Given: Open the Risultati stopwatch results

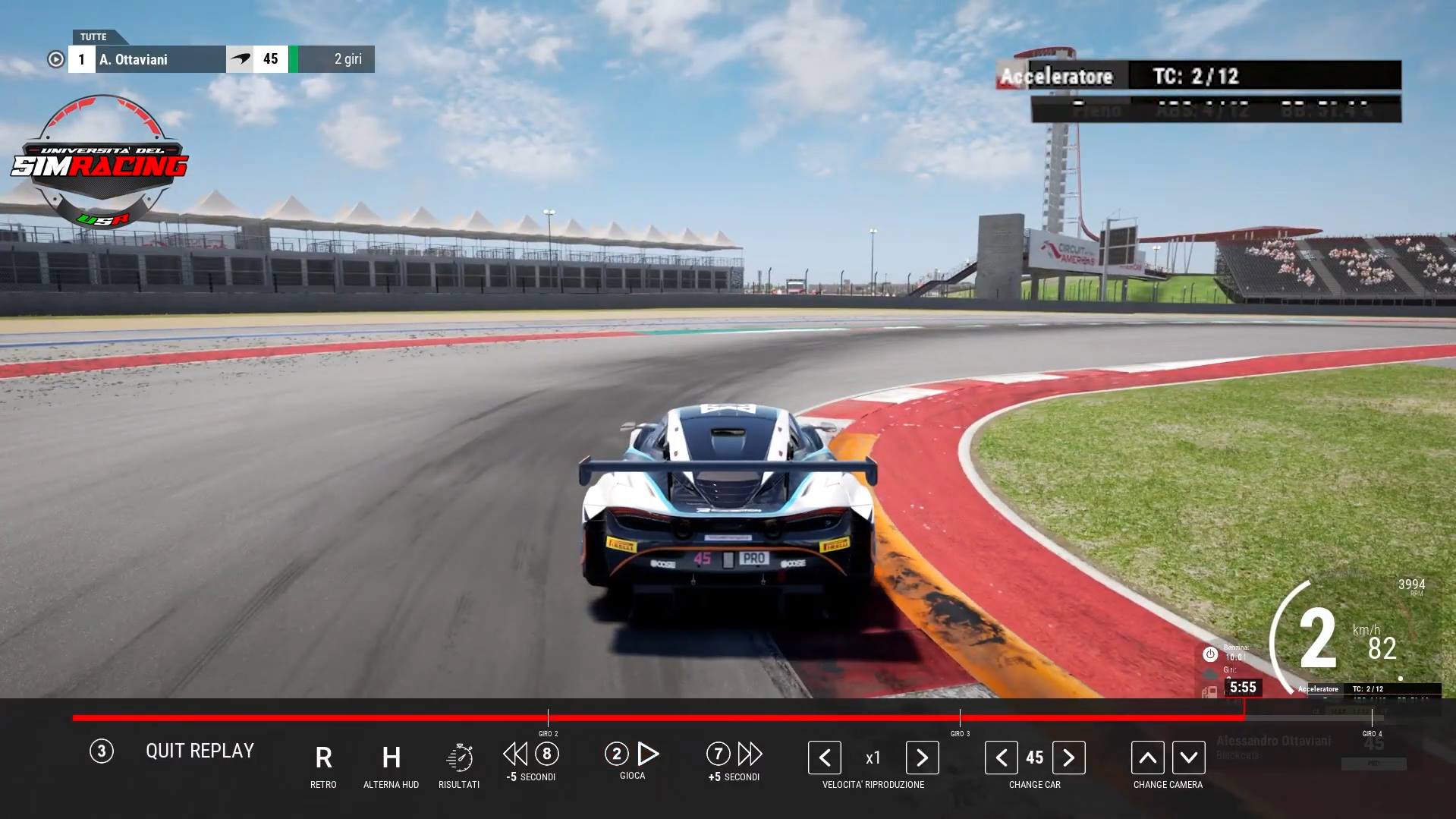Looking at the screenshot, I should coord(459,758).
